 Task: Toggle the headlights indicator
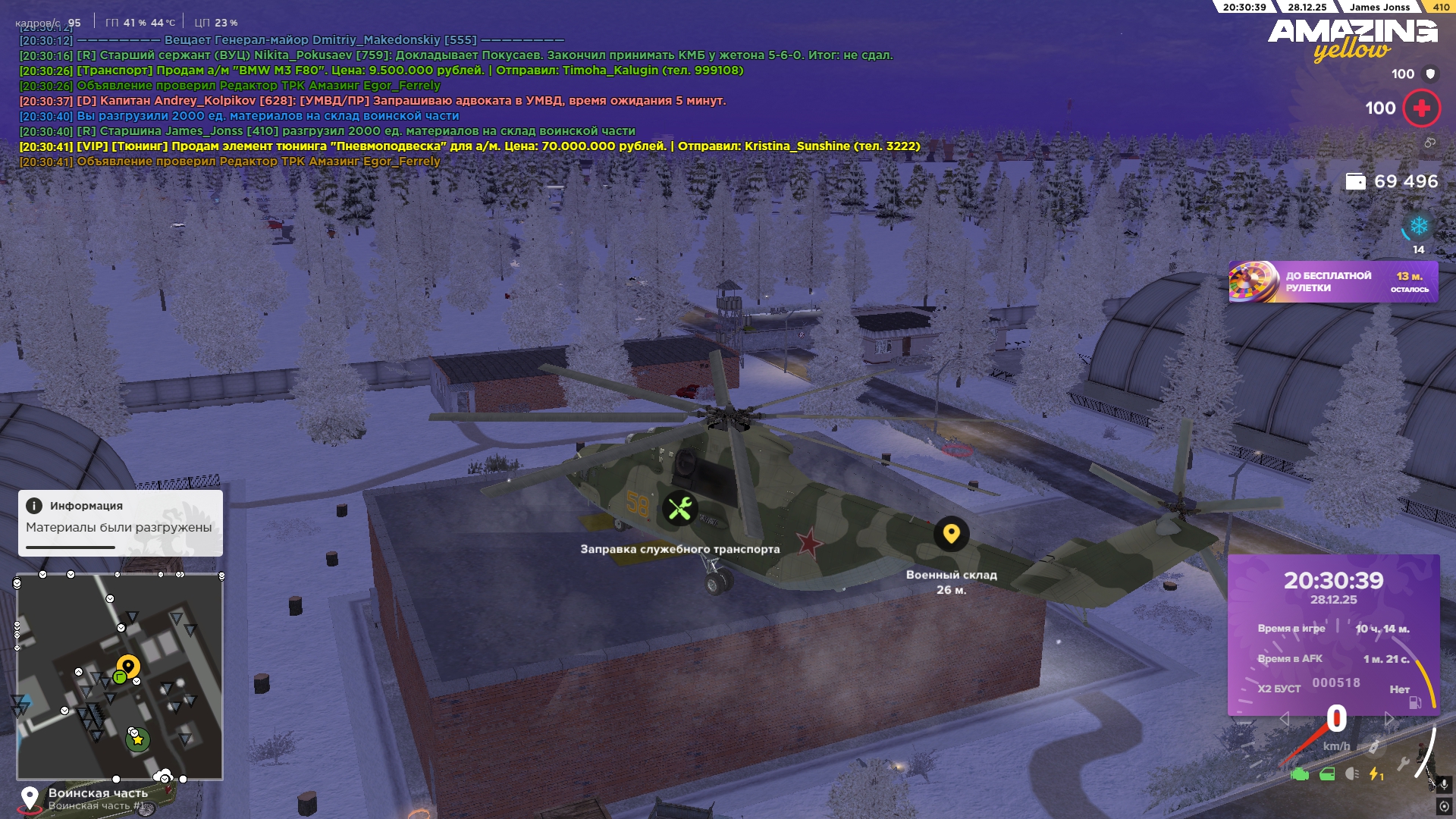(x=1351, y=774)
